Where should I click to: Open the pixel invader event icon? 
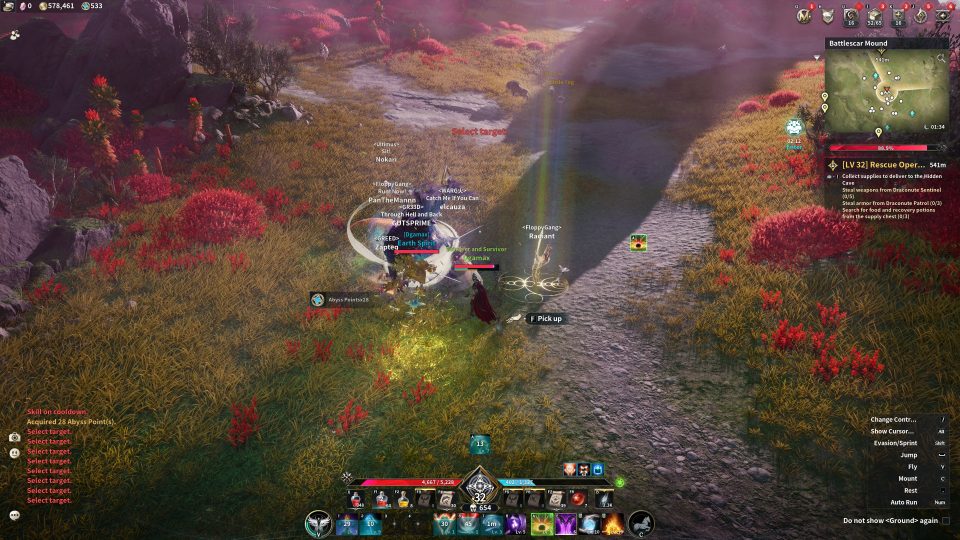coord(794,127)
